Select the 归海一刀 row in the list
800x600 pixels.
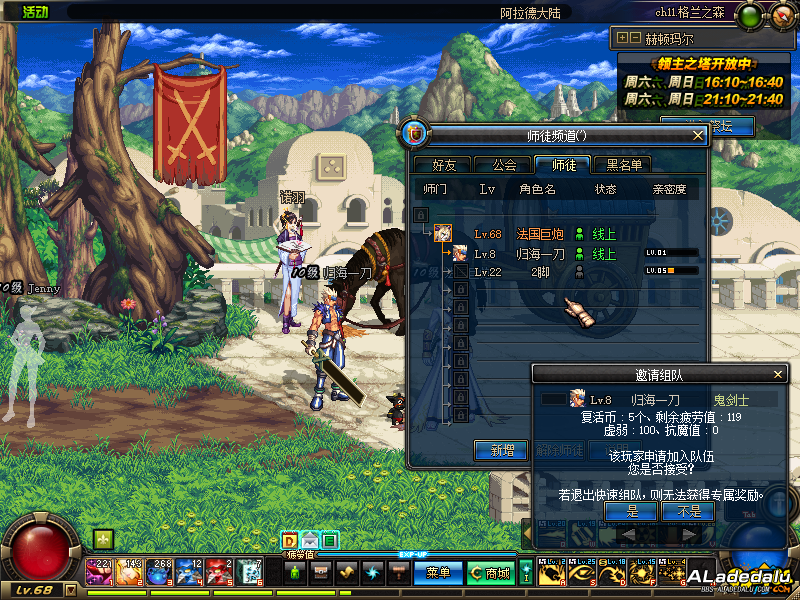tap(540, 254)
